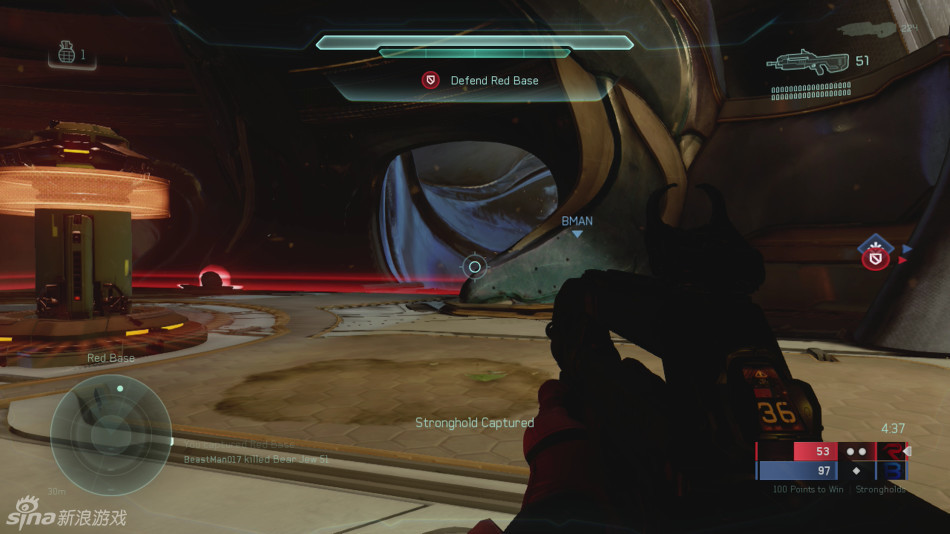
Task: Click the red team emblem on scoreboard
Action: pyautogui.click(x=890, y=451)
